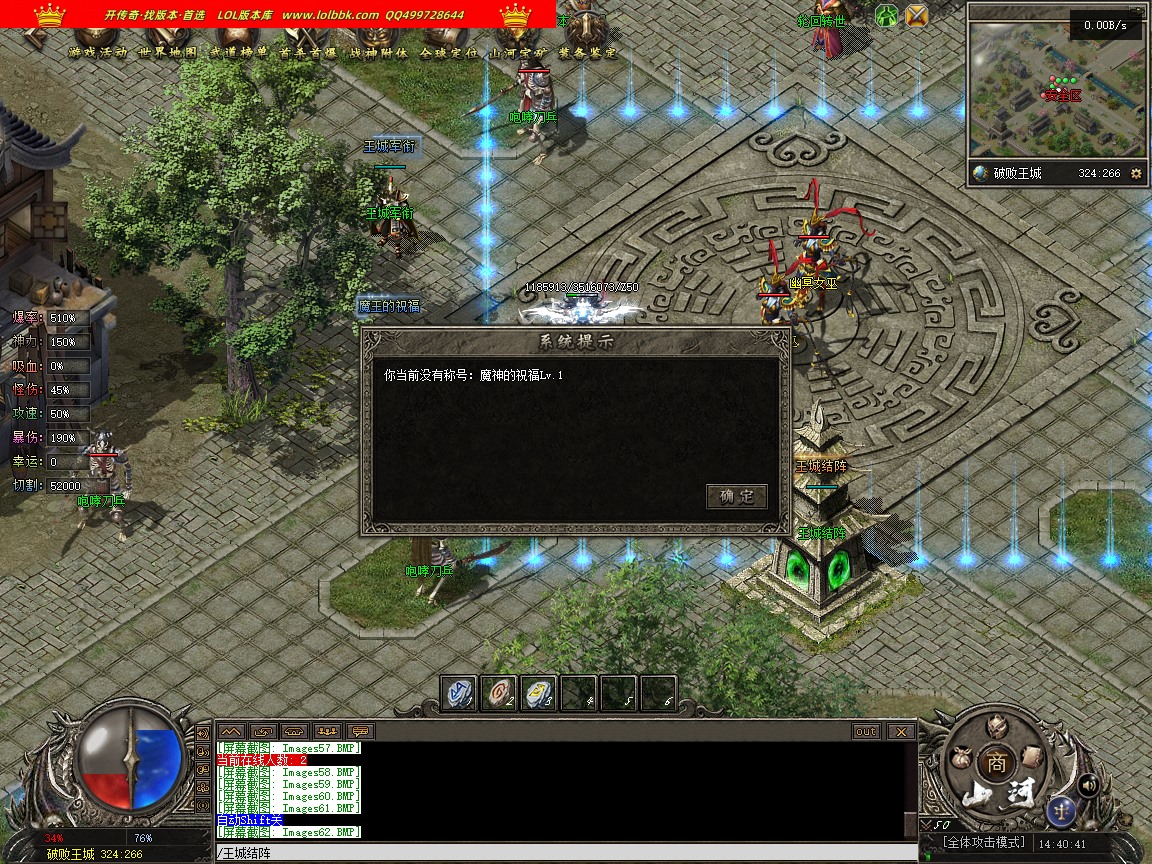Open the 世界地图 world map

[168, 52]
